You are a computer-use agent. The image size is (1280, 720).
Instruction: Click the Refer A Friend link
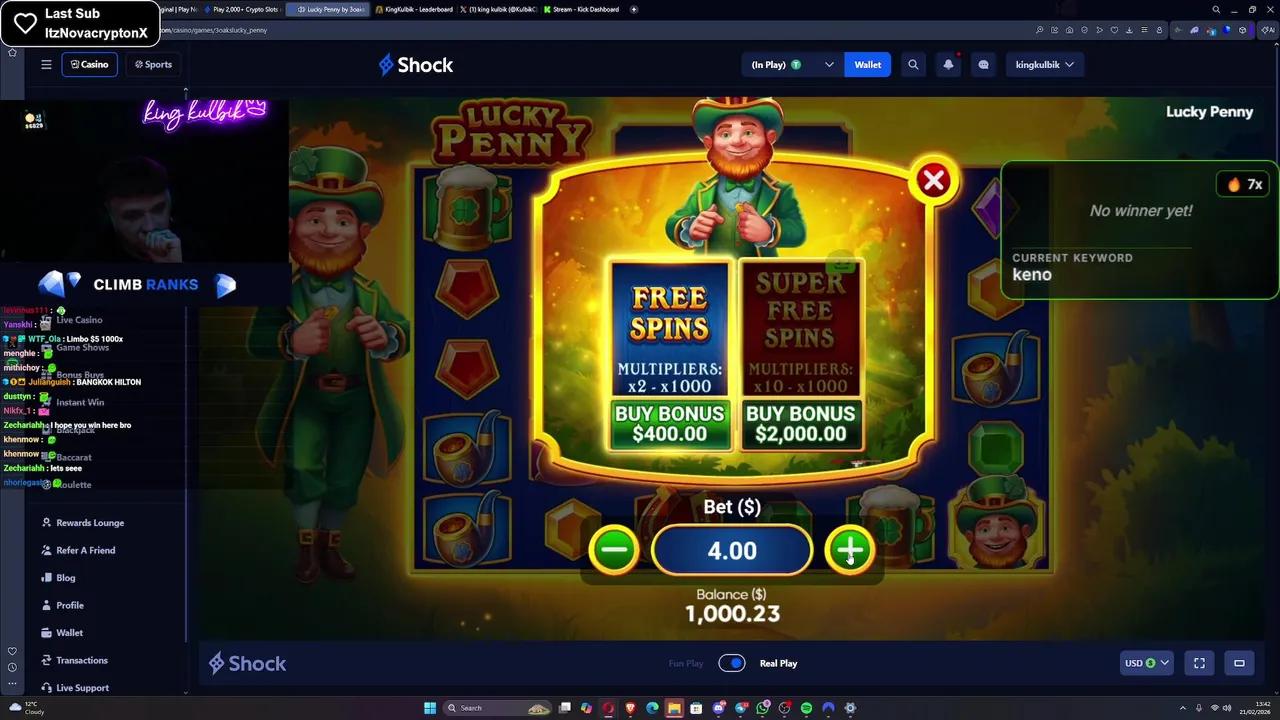(x=84, y=550)
